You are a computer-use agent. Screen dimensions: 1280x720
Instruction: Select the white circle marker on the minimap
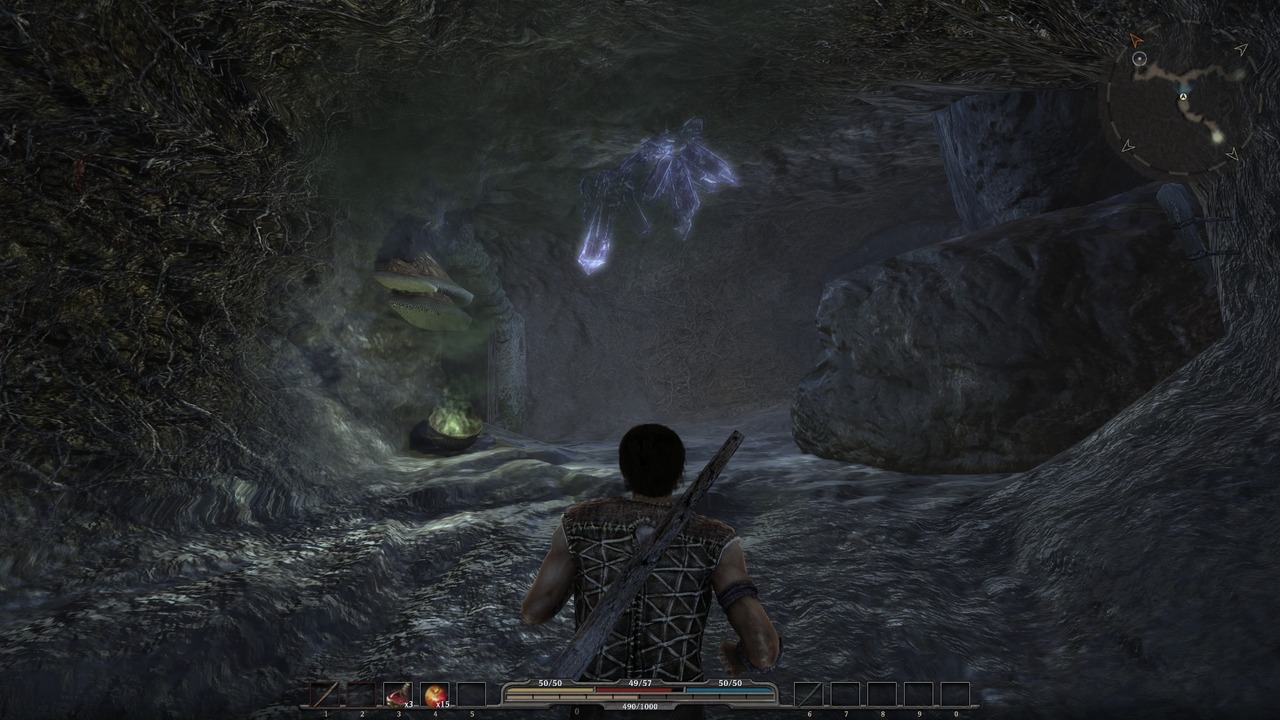coord(1139,59)
